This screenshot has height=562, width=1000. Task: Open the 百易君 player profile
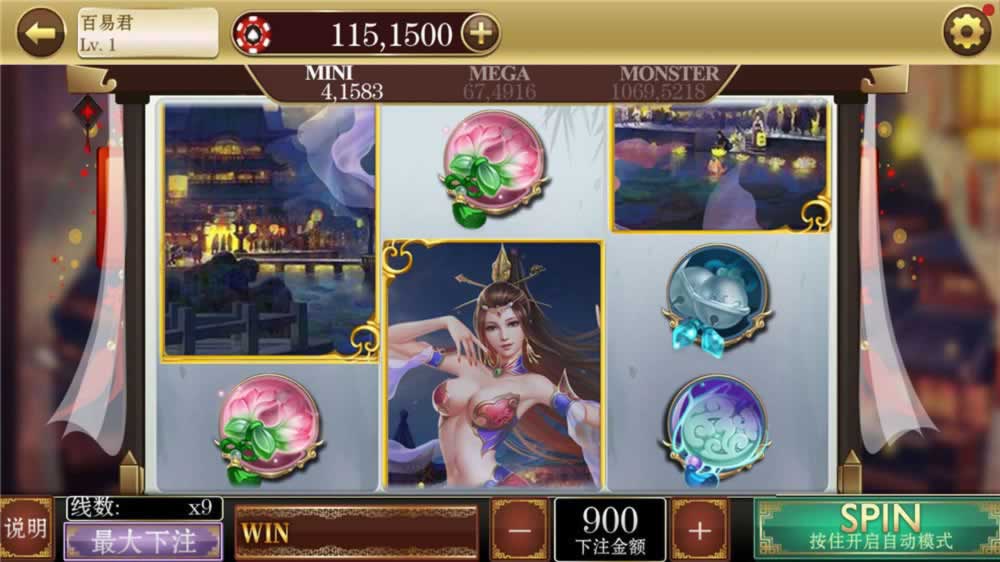(148, 33)
